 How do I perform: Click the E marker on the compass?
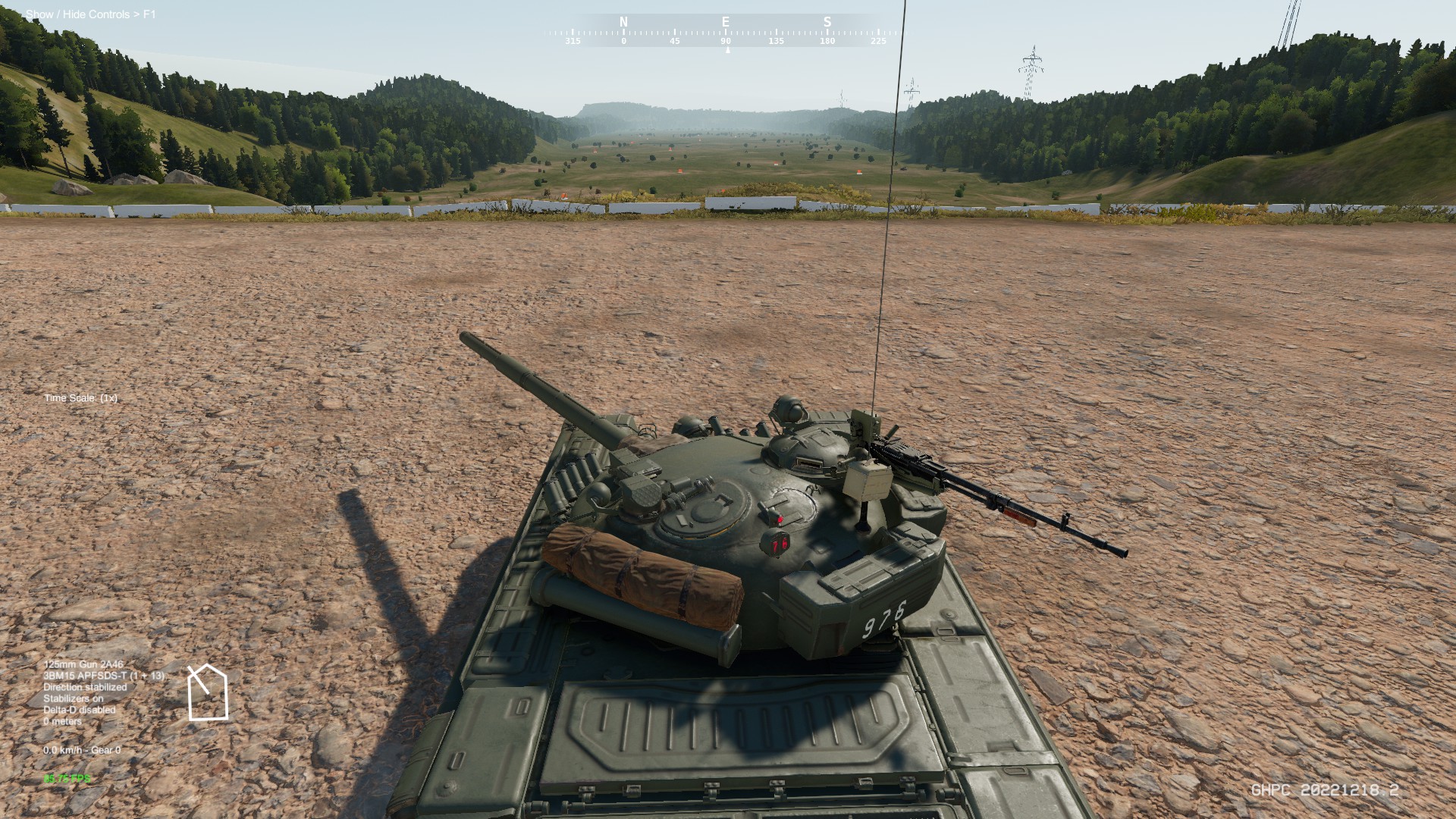[x=725, y=22]
